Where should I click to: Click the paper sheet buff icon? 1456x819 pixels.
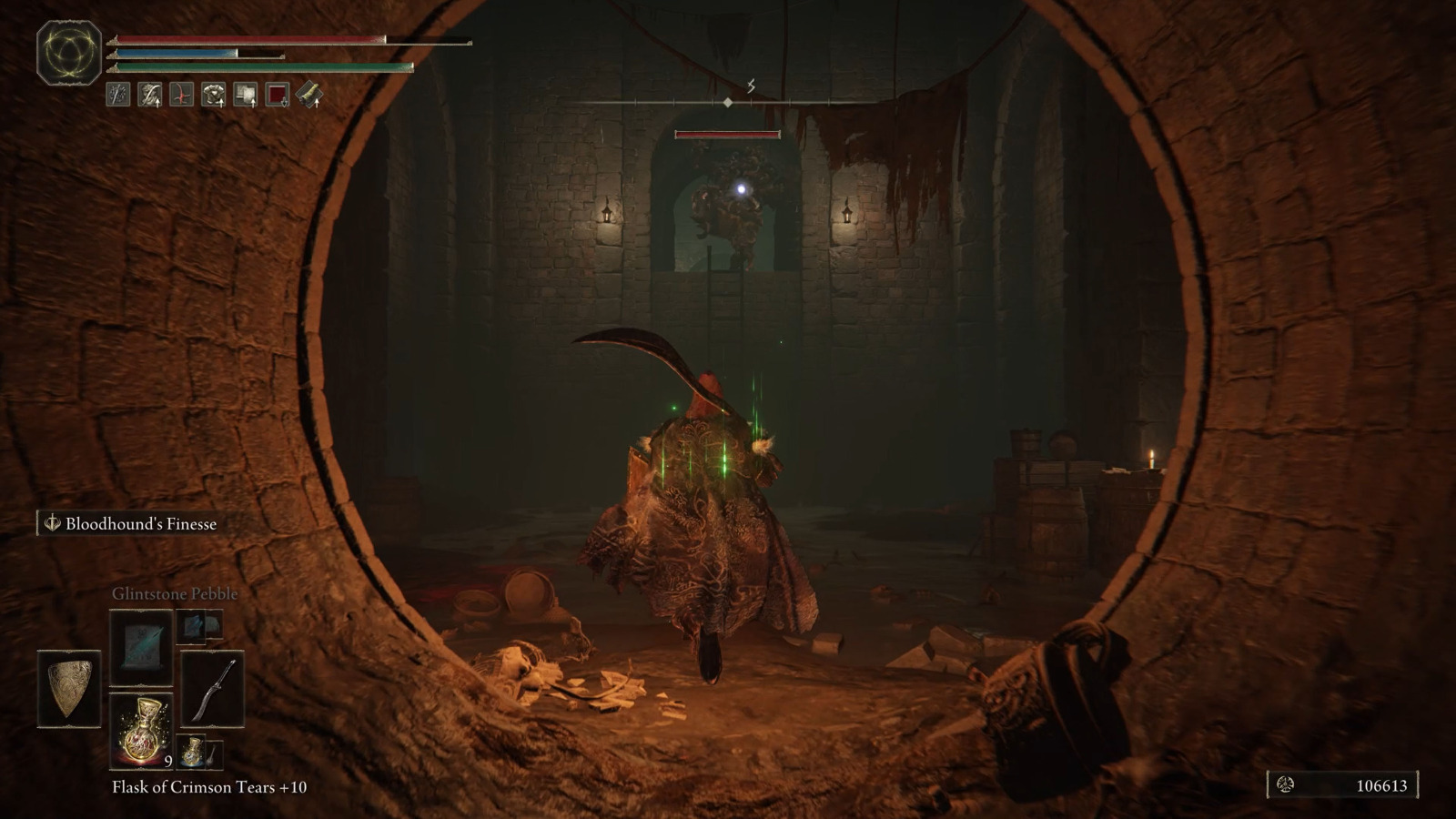[246, 94]
